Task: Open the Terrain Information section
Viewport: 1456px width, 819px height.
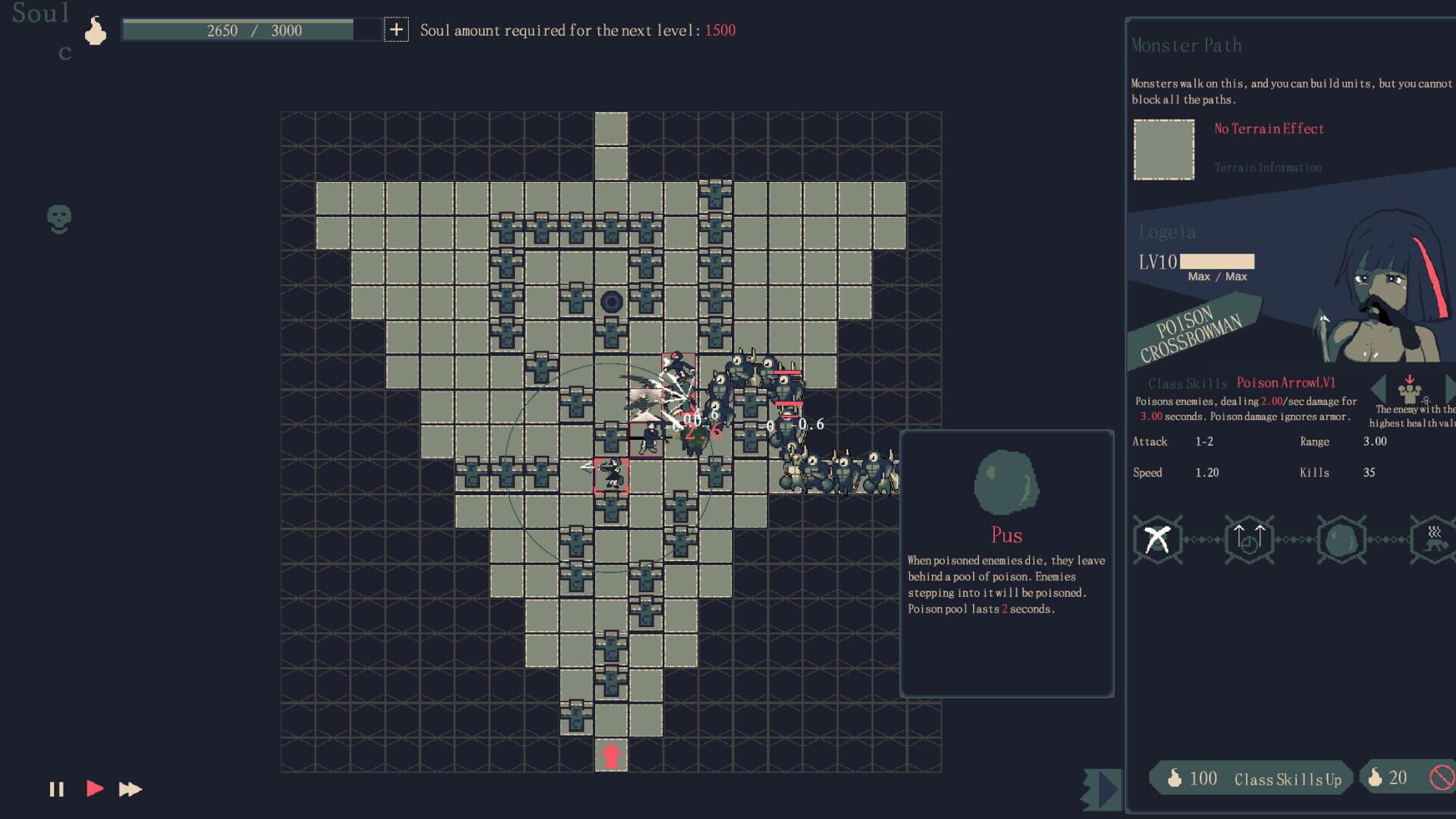Action: pyautogui.click(x=1268, y=167)
